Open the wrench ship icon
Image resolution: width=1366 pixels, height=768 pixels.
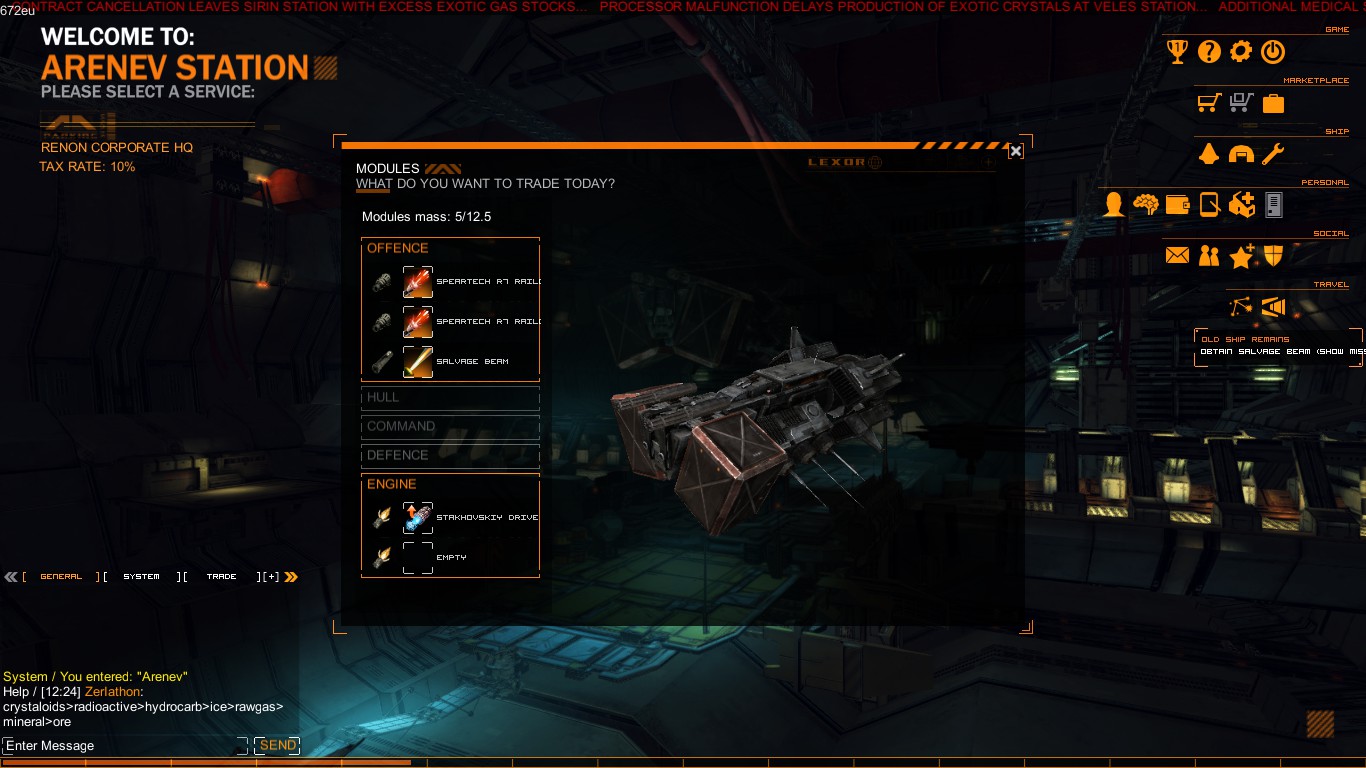1272,154
